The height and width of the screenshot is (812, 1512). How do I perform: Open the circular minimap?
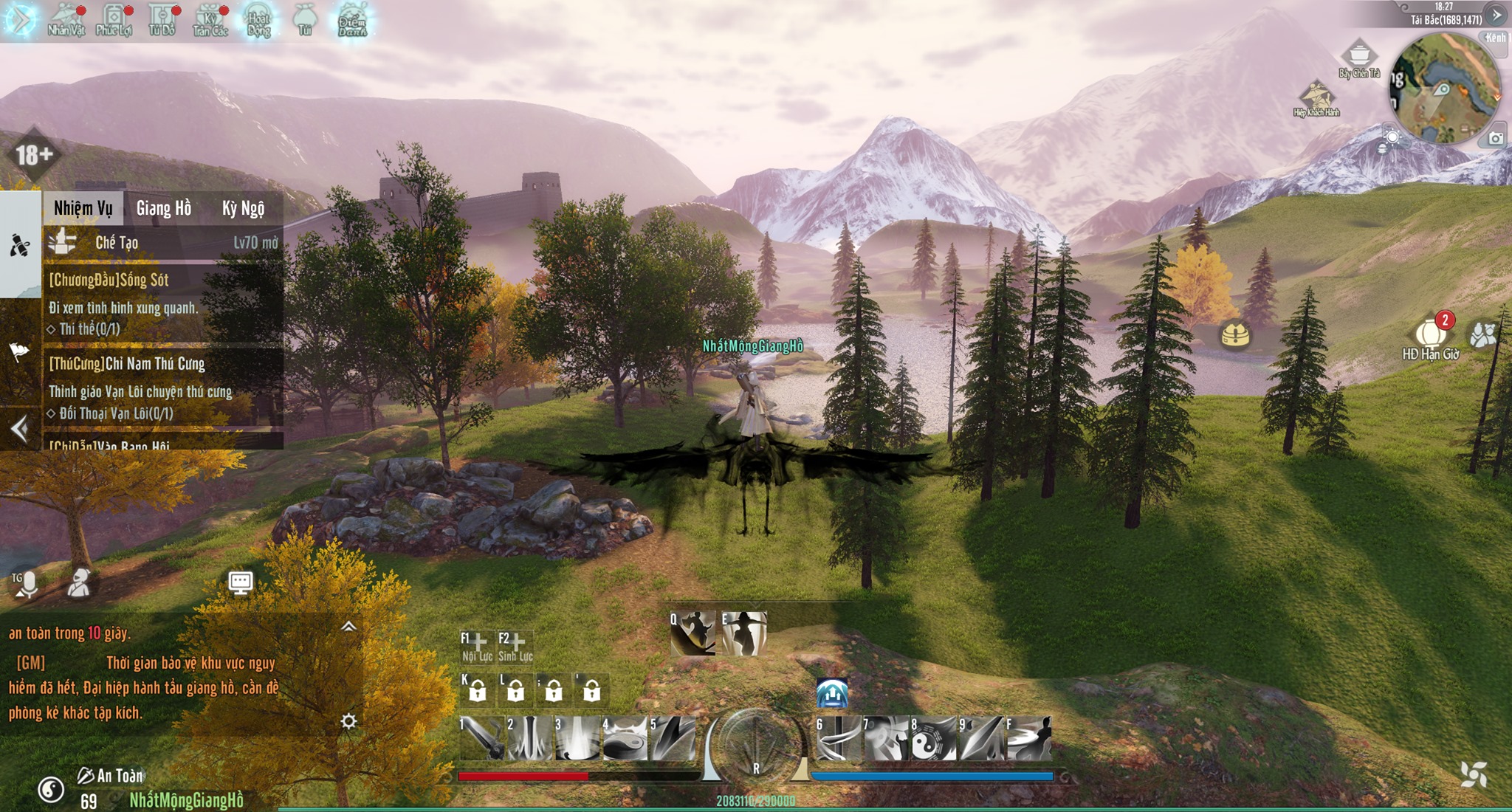[1445, 89]
